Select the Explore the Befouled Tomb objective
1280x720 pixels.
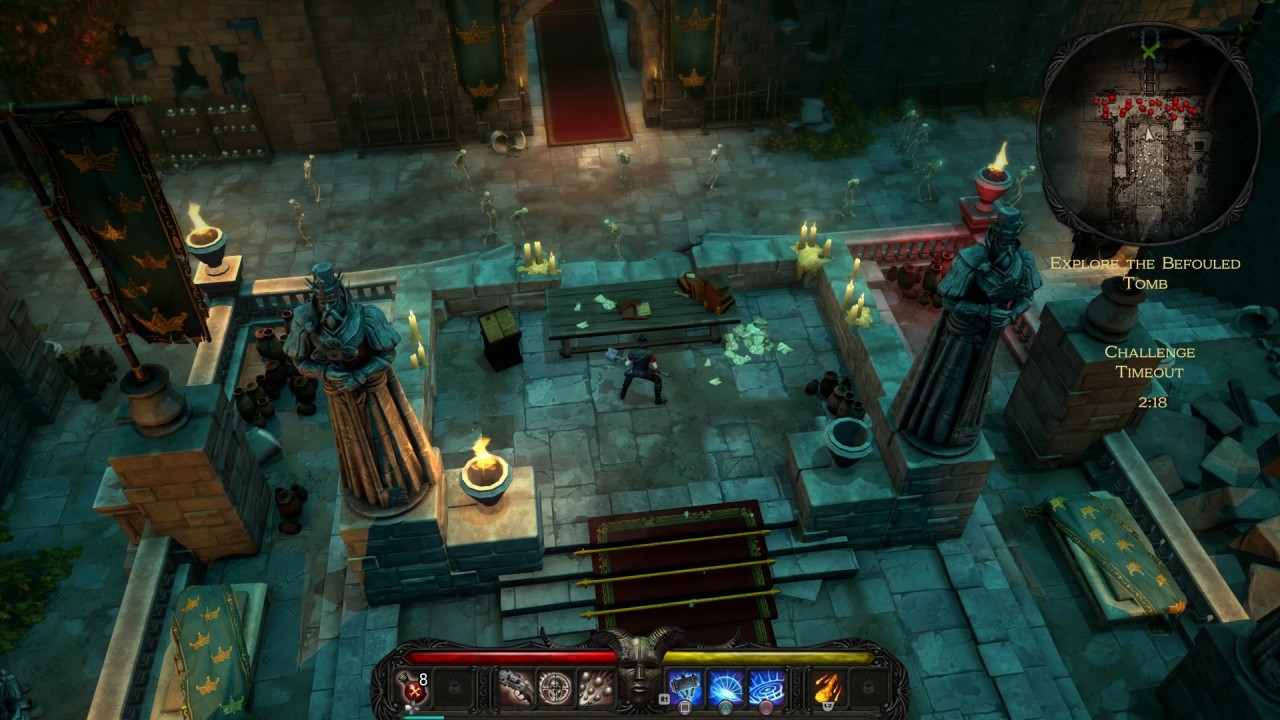[1145, 273]
